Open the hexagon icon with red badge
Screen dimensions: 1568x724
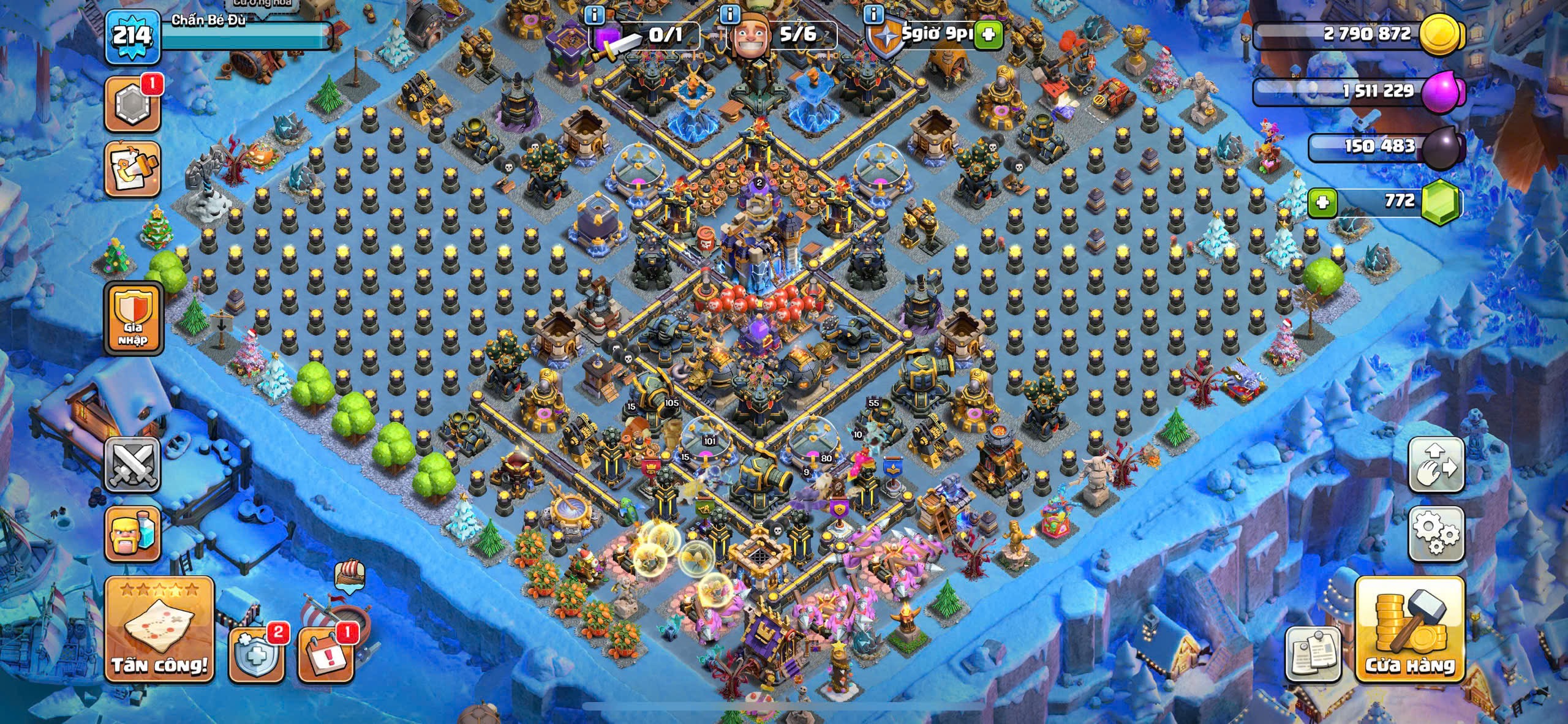pos(133,104)
